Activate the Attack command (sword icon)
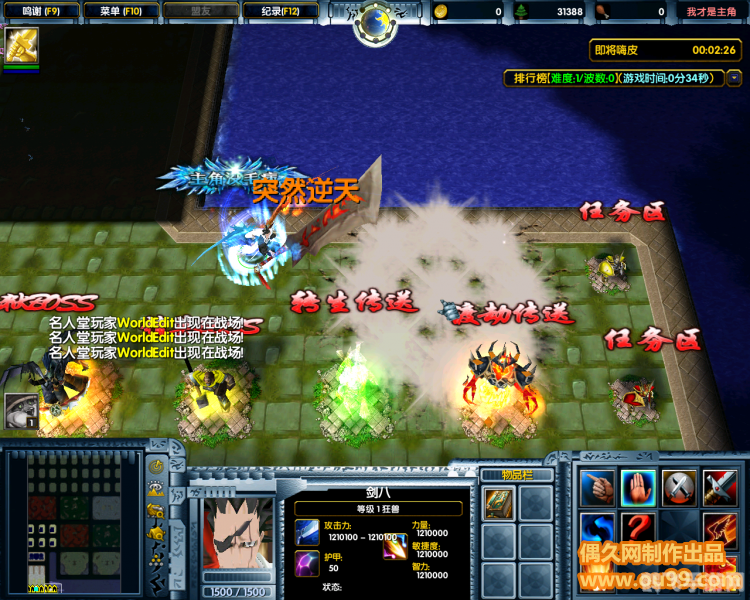The image size is (750, 600). coord(719,488)
